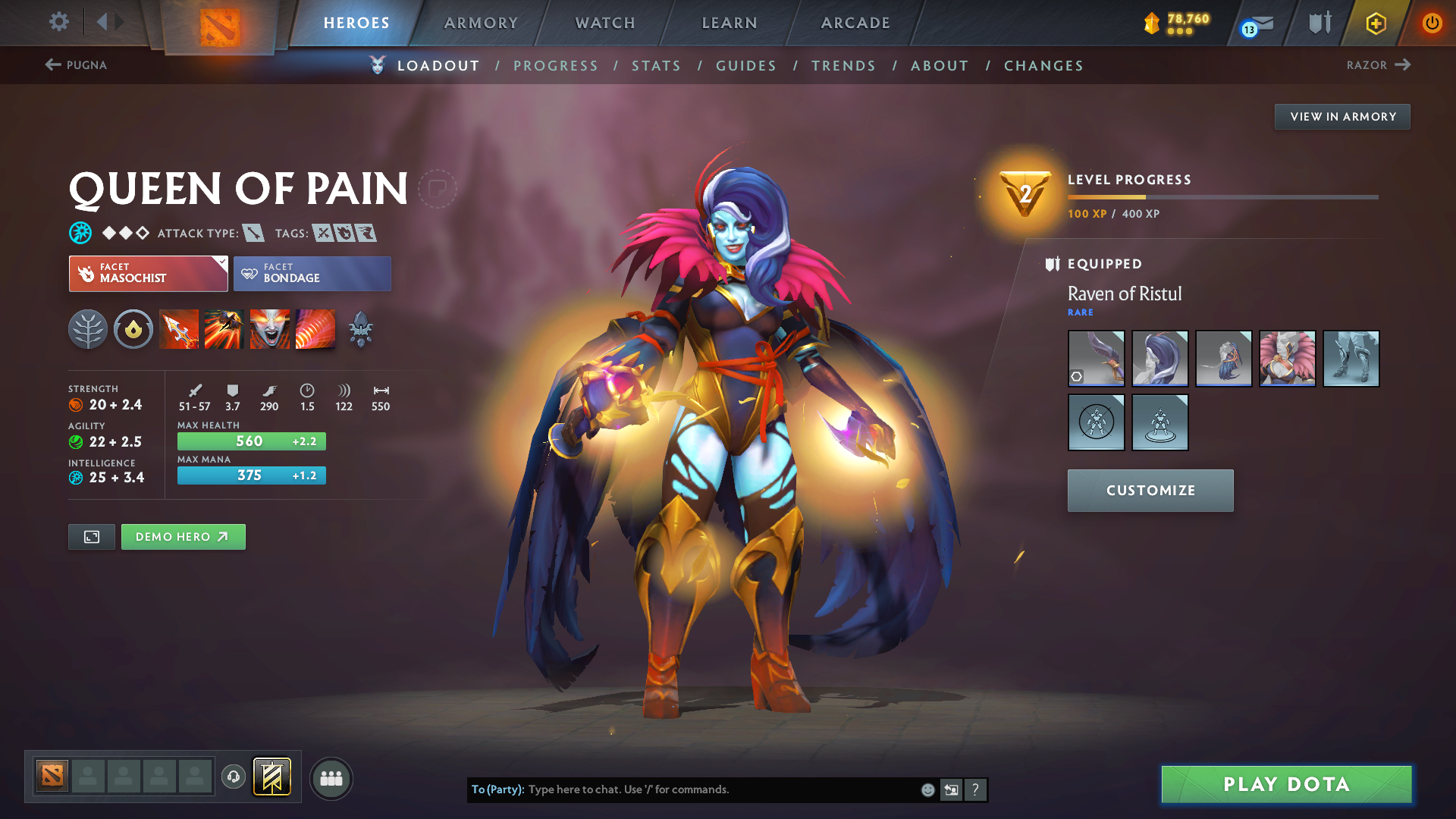Open the Shadow Strike ability icon
Screen dimensions: 1456x819
tap(179, 329)
